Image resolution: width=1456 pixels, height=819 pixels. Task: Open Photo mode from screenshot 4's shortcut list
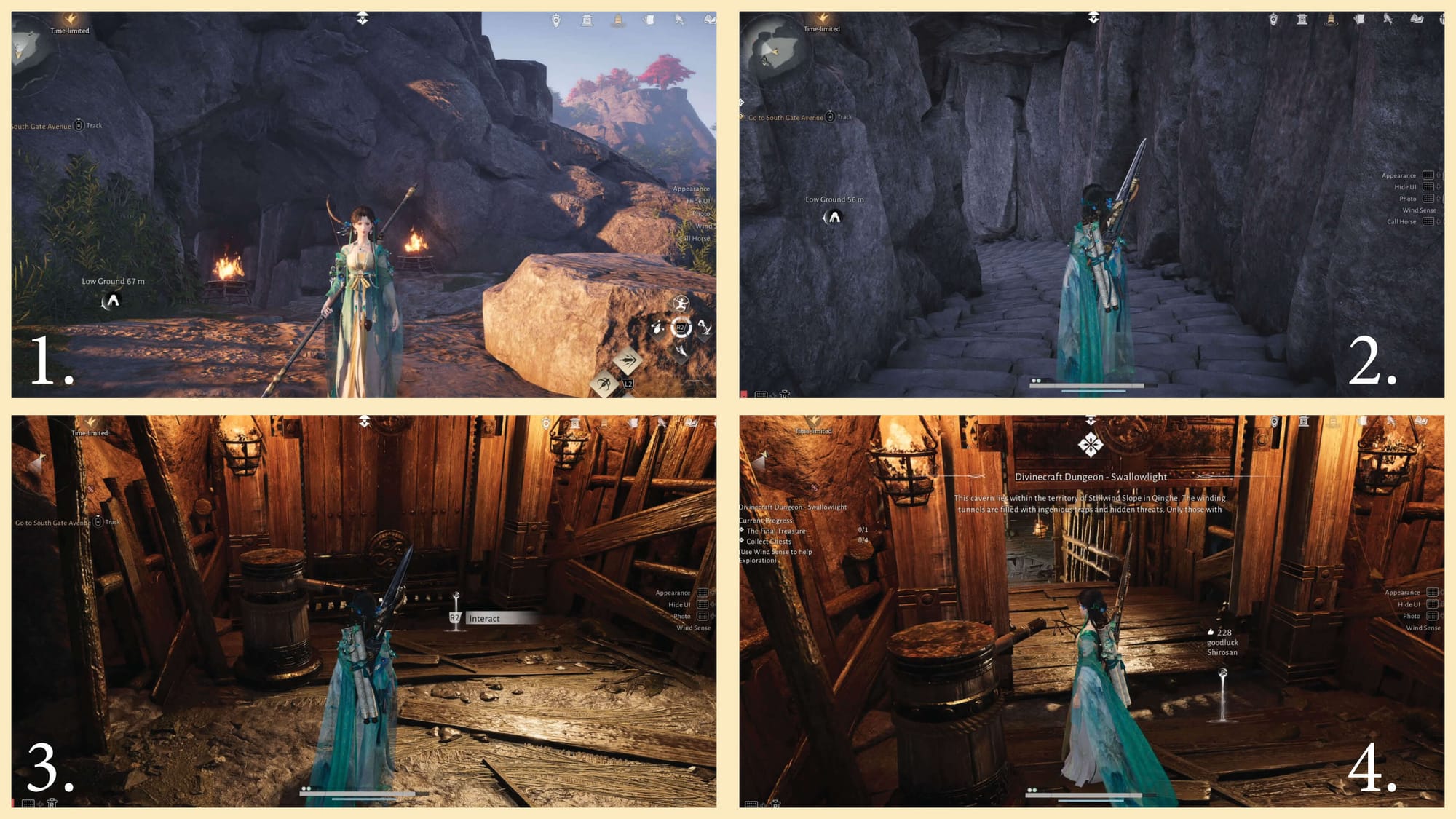(x=1411, y=616)
